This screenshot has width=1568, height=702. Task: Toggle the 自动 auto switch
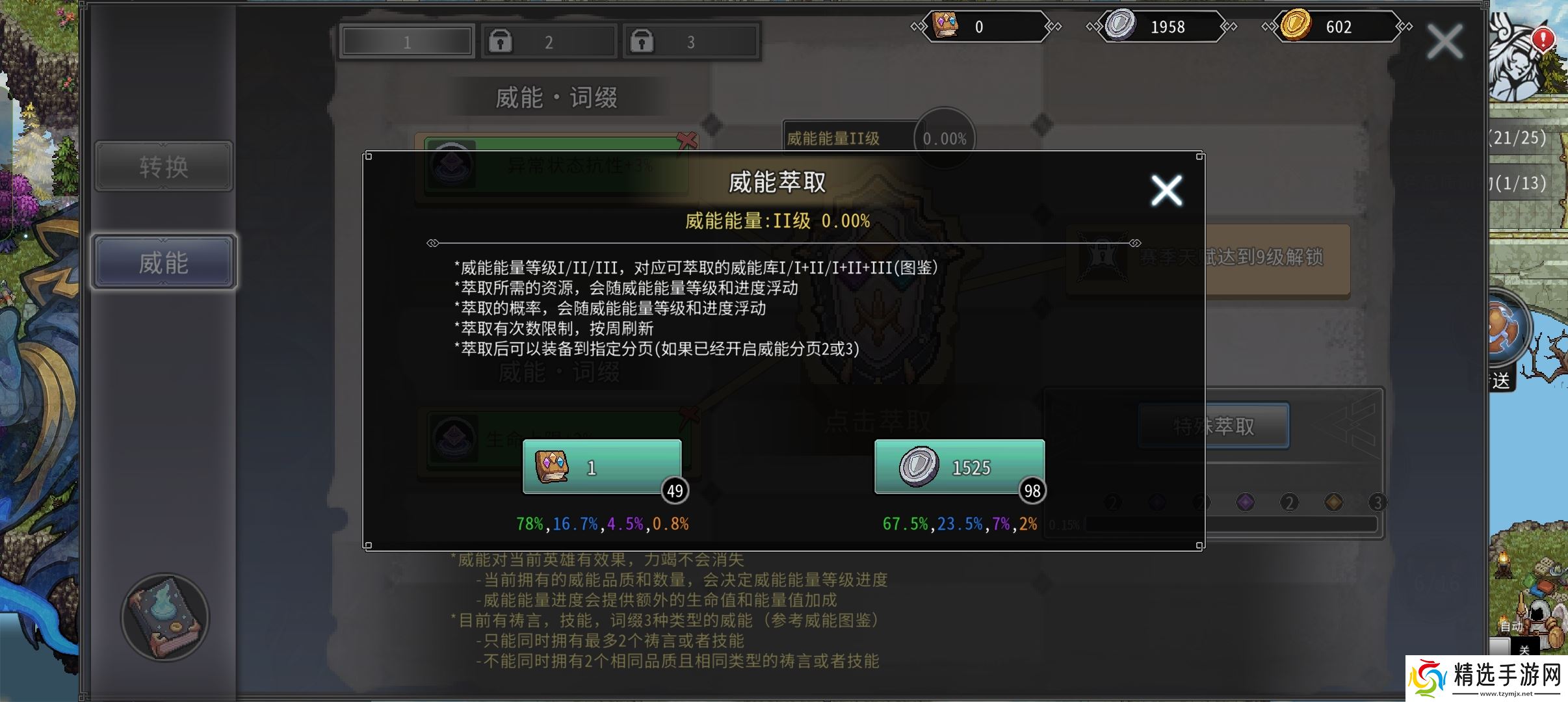click(1511, 626)
